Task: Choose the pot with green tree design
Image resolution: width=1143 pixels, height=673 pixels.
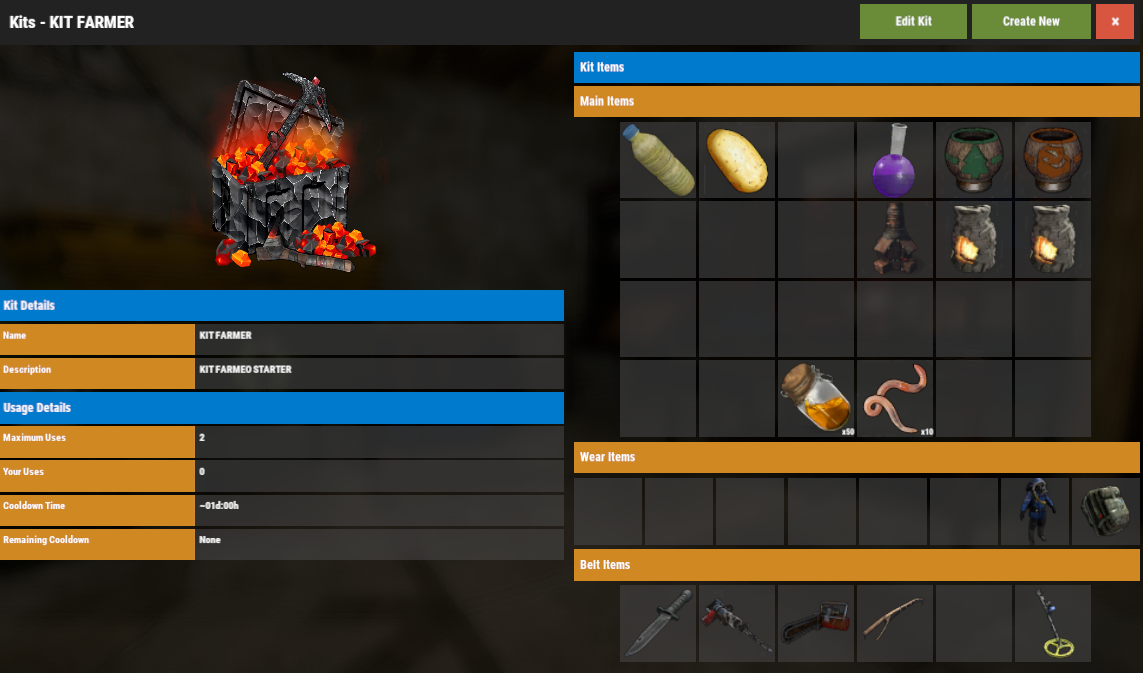Action: point(974,160)
